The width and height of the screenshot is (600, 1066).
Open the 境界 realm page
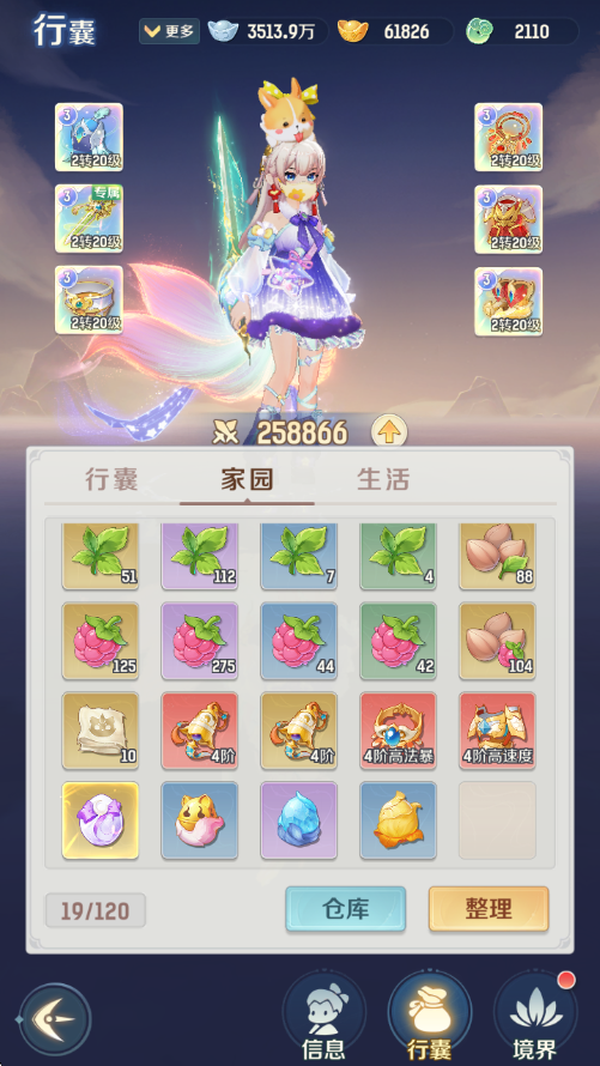coord(536,1019)
